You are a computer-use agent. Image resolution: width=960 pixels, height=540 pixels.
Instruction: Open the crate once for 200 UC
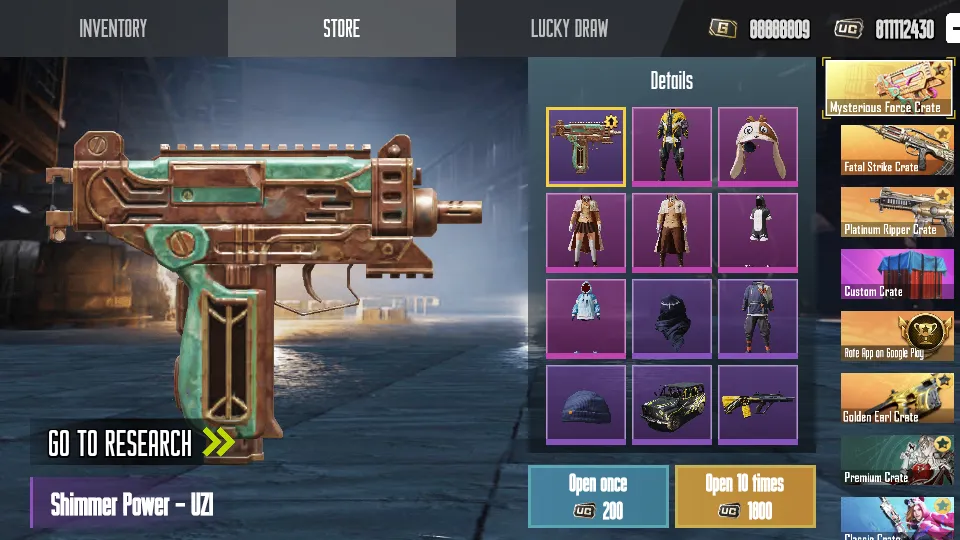[598, 496]
